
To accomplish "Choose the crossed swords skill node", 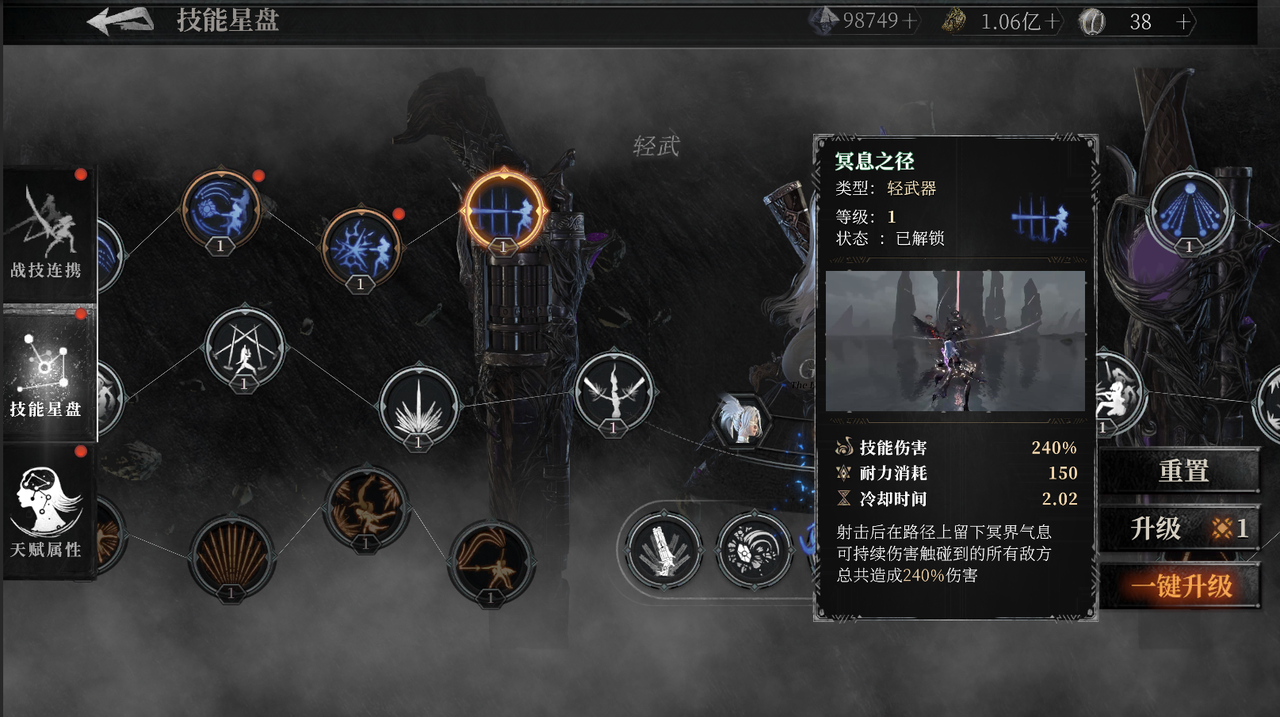I will [244, 348].
